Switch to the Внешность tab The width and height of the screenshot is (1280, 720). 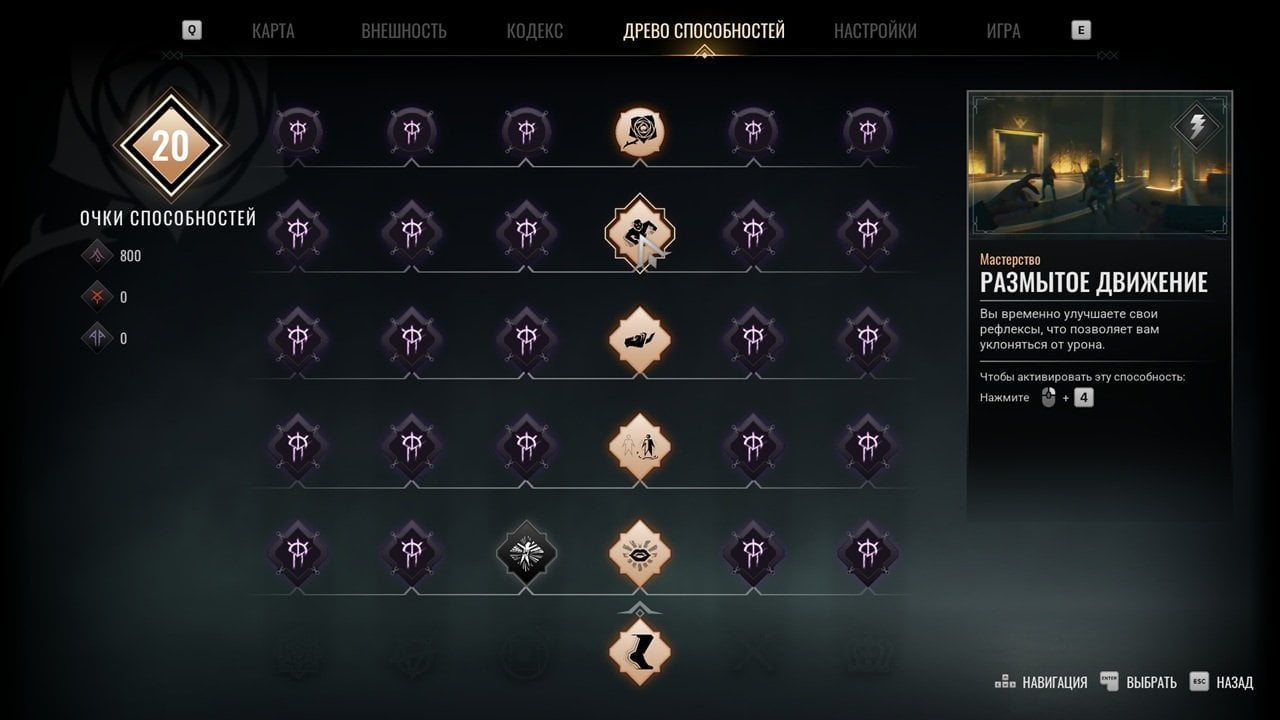(x=403, y=31)
